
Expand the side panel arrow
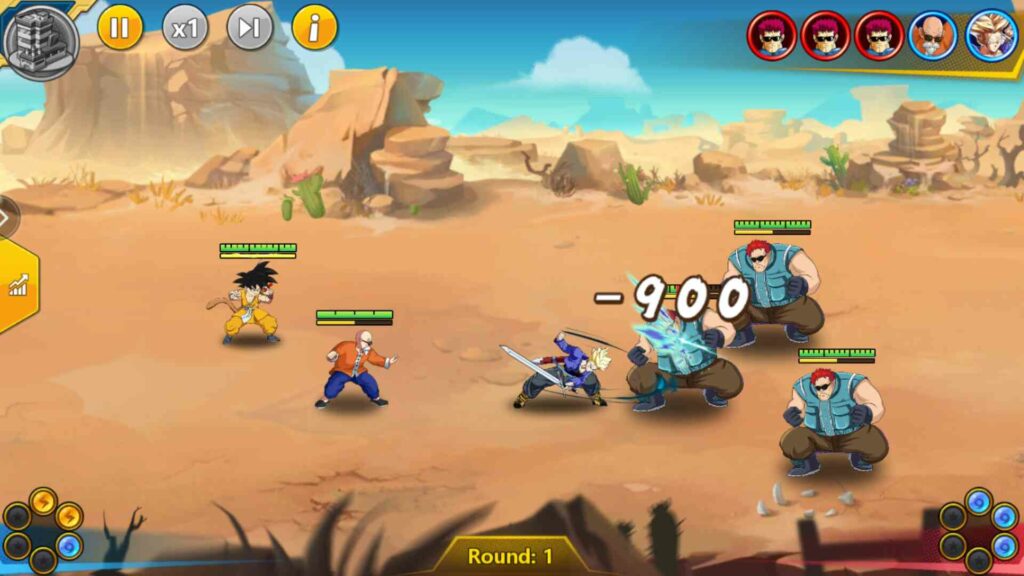pos(6,217)
